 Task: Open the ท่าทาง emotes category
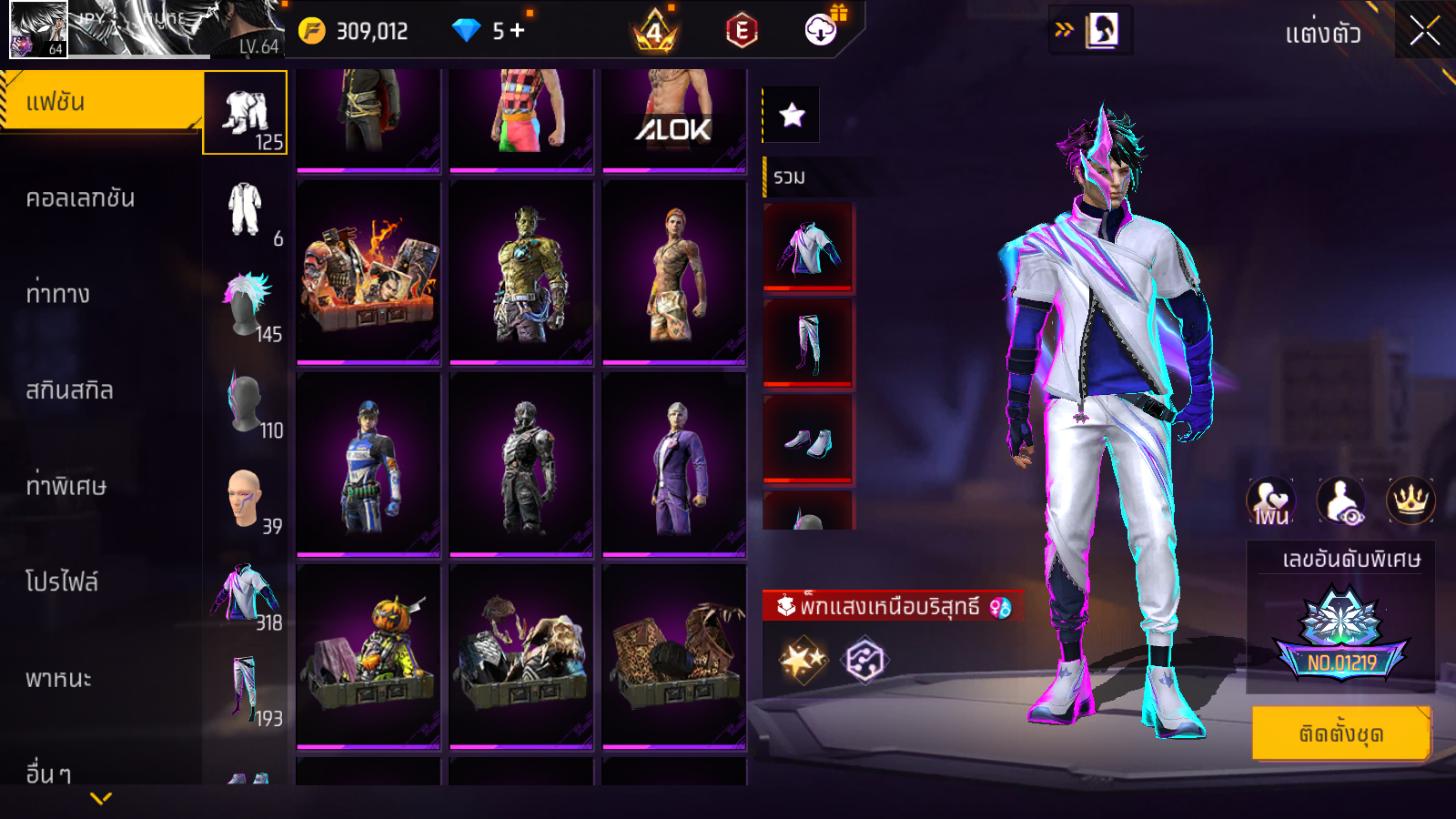(x=59, y=294)
